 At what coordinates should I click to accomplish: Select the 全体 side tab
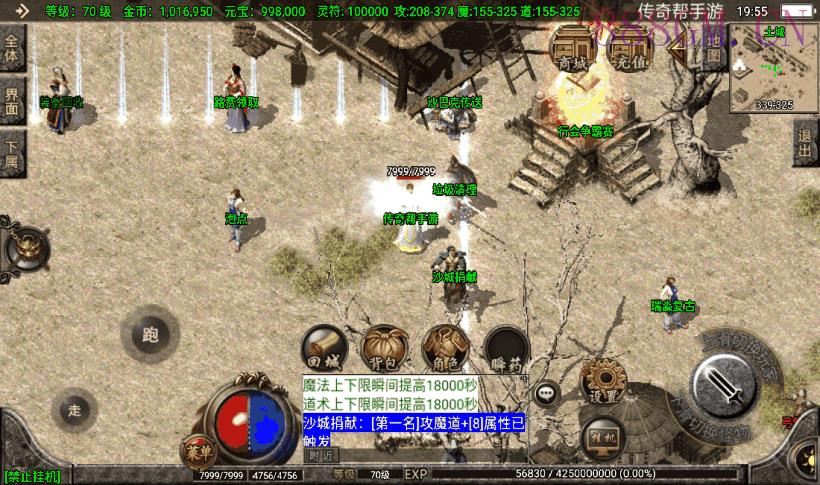point(12,49)
